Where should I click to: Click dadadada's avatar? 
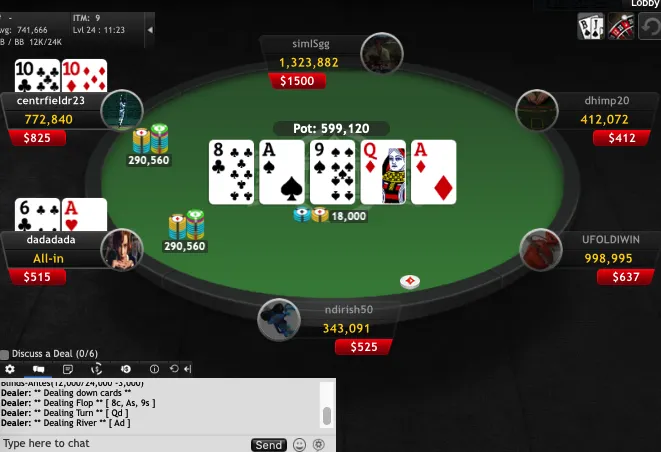click(x=121, y=250)
